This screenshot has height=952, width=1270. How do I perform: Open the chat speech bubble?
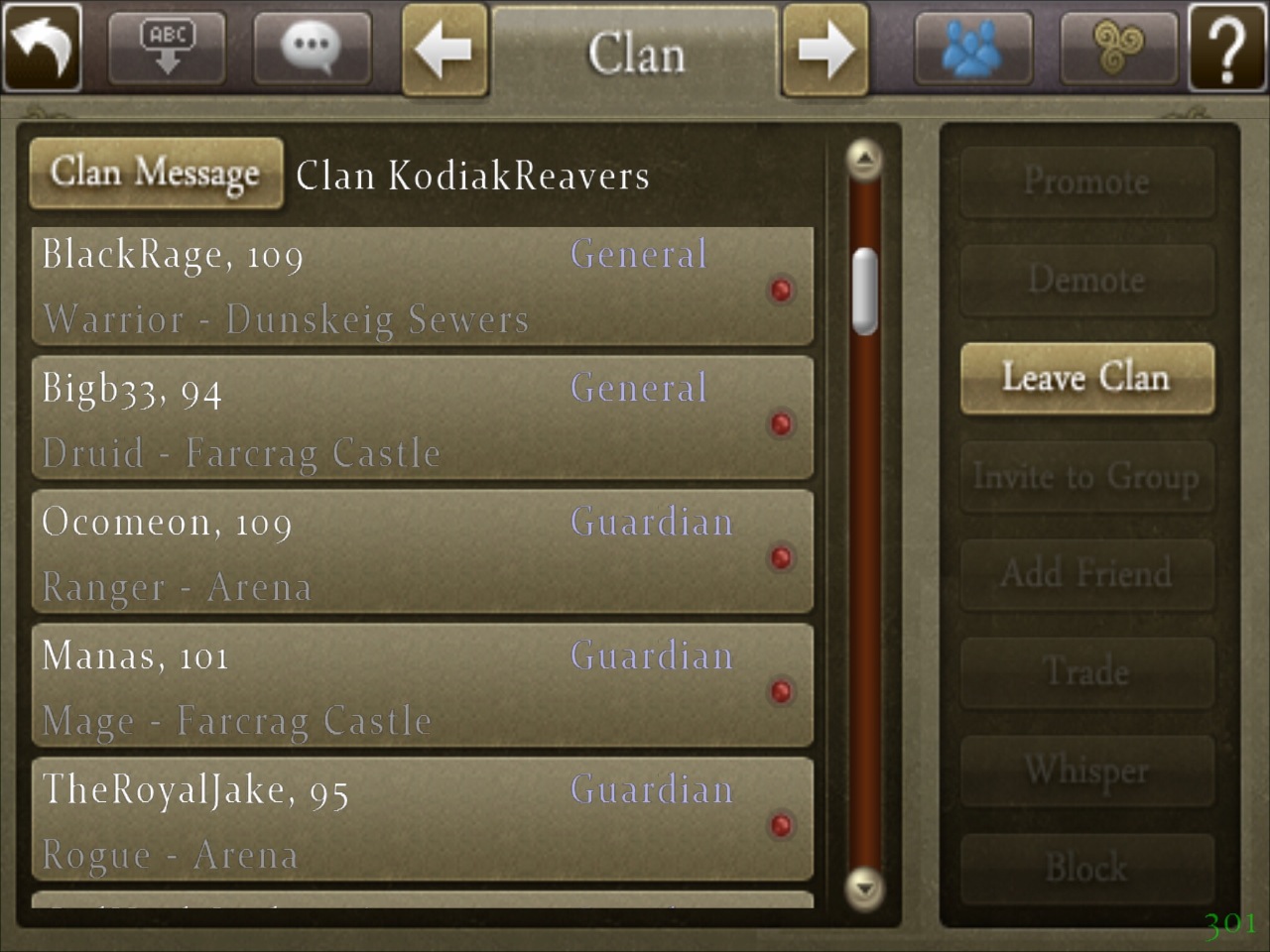coord(312,47)
